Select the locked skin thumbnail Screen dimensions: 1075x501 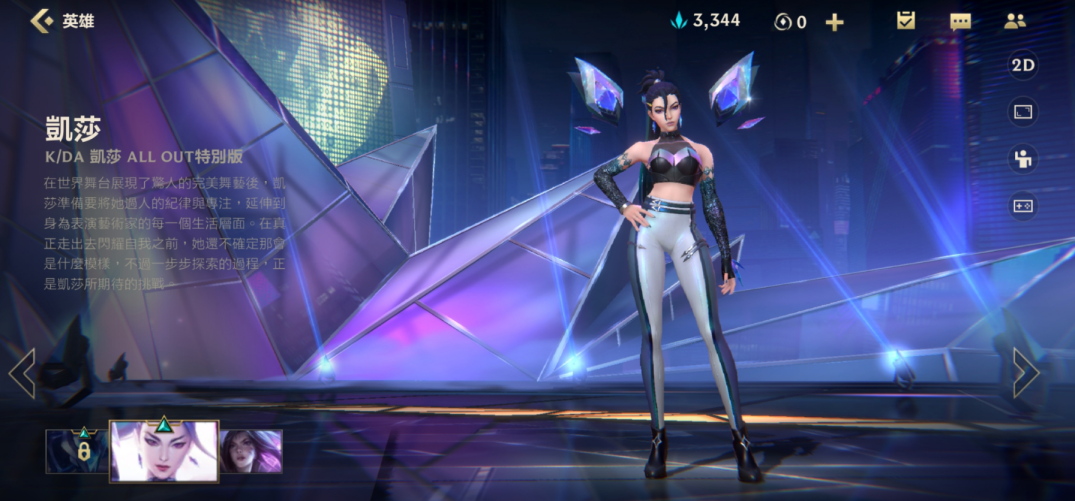[76, 451]
